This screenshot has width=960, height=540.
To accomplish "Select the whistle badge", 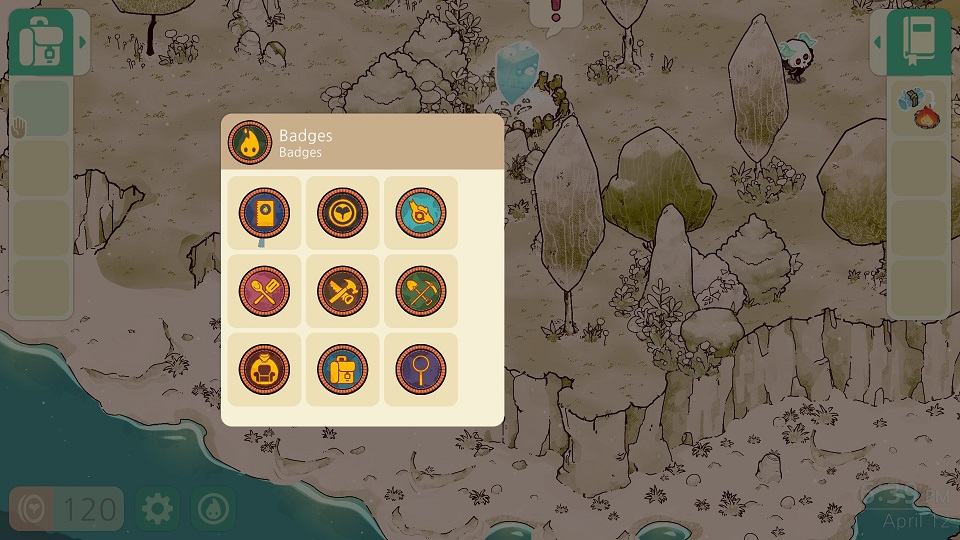I will click(420, 213).
